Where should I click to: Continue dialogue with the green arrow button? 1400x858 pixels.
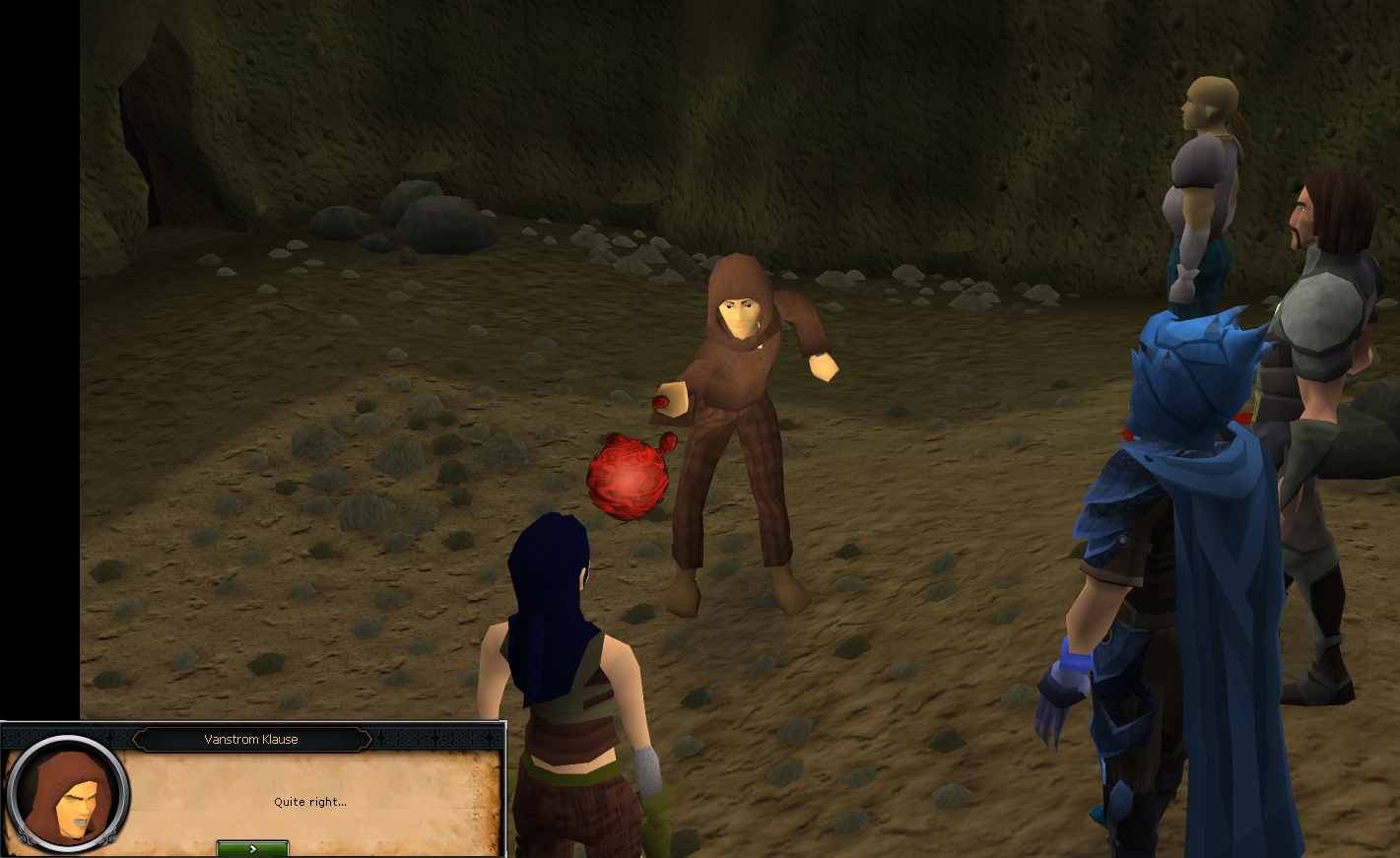[x=252, y=848]
